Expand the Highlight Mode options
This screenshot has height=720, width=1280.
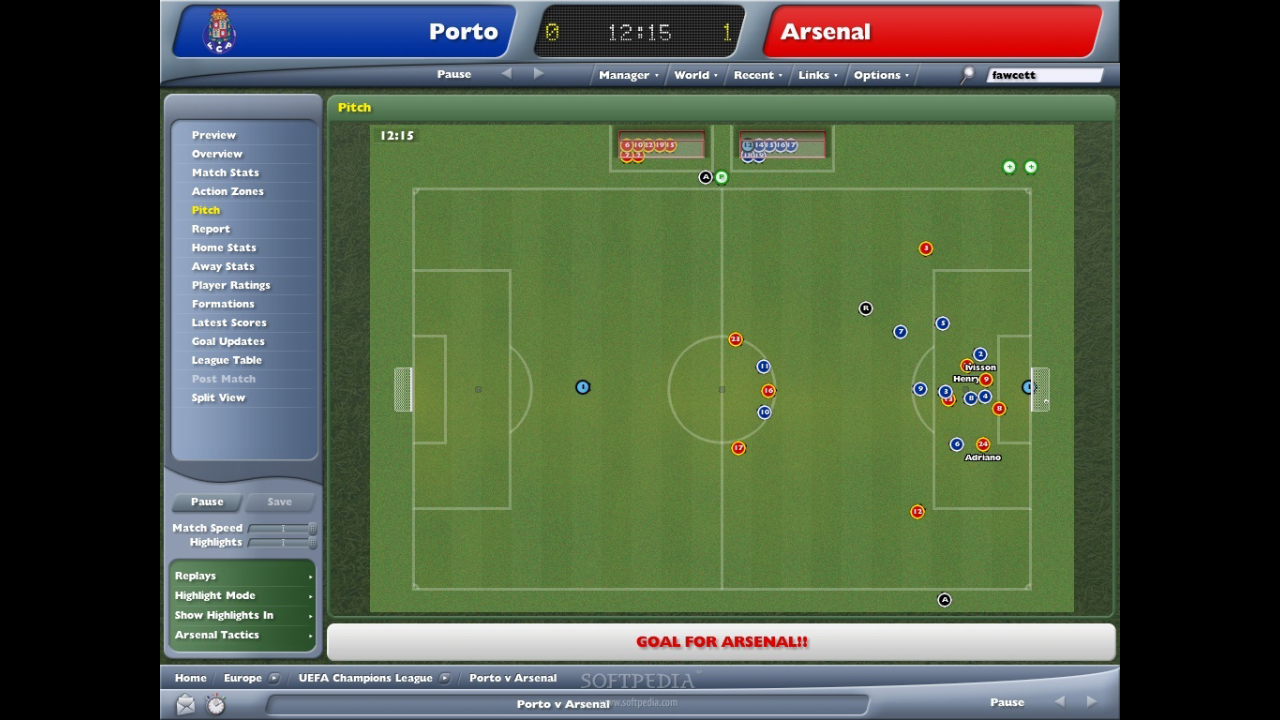243,596
